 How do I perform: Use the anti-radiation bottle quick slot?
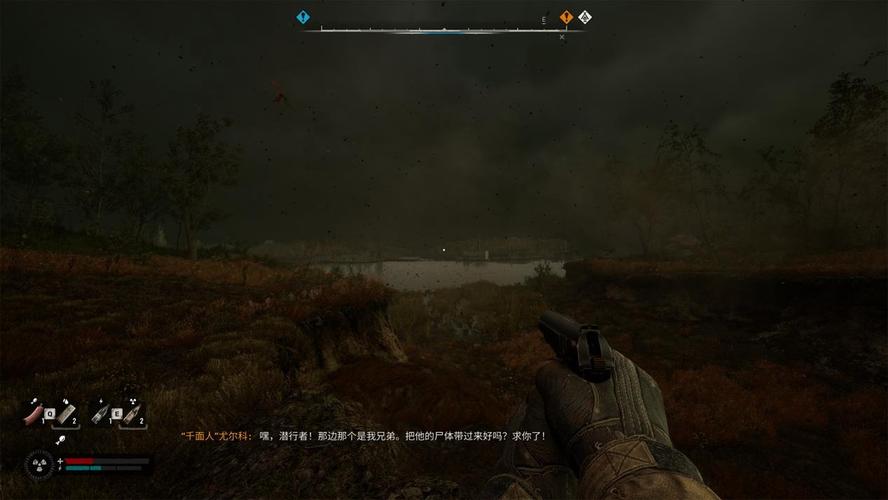pos(131,412)
